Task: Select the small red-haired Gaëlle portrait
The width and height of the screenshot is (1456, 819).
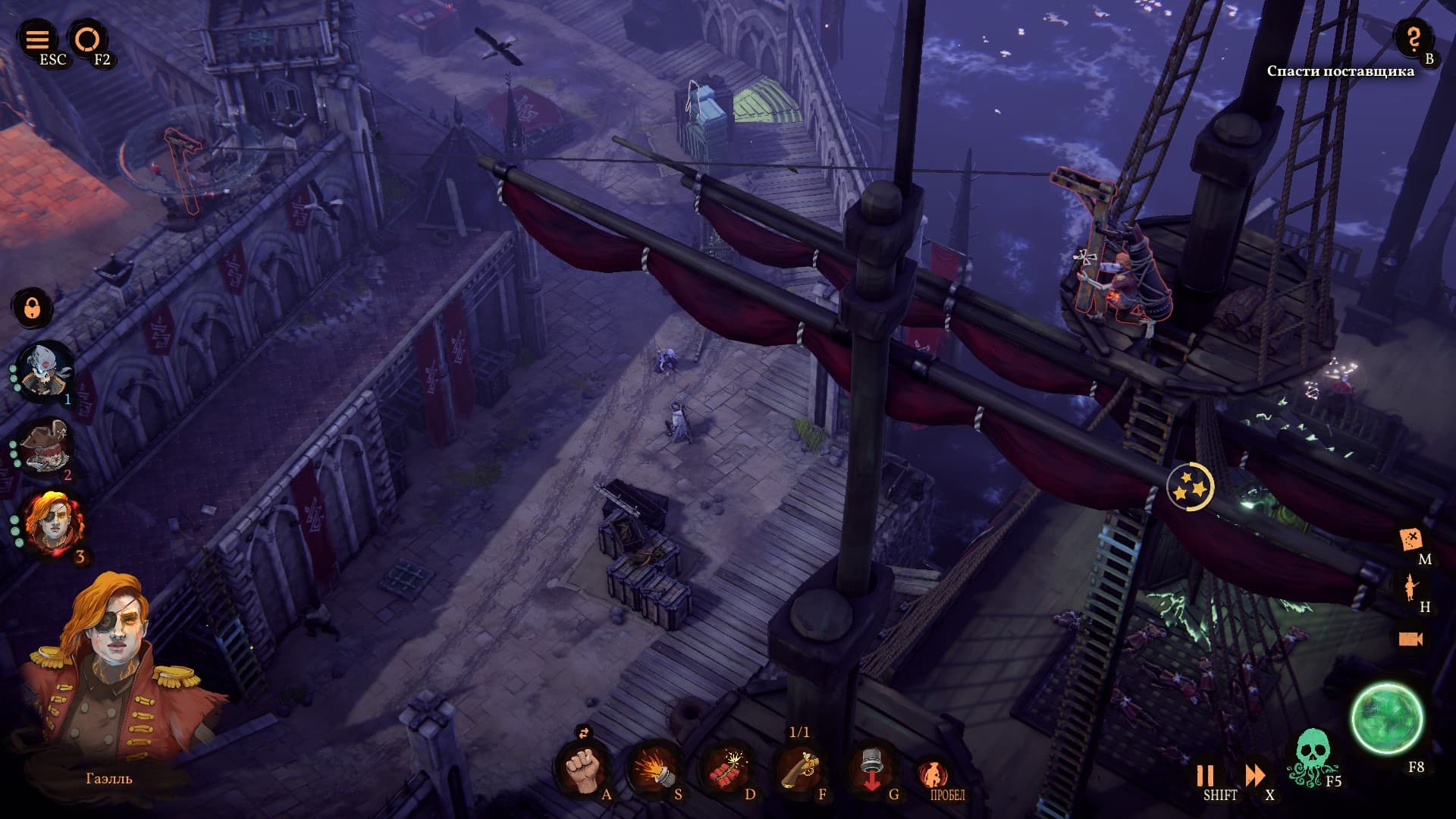Action: (x=53, y=523)
